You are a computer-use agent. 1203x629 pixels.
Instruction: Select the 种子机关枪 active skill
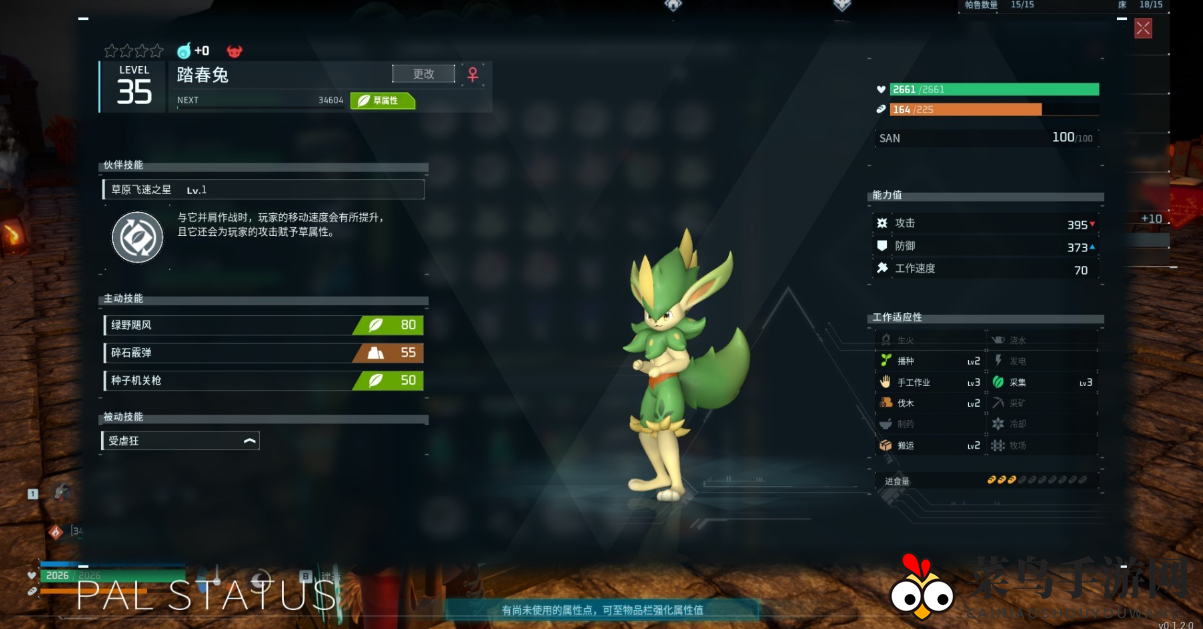pos(263,381)
